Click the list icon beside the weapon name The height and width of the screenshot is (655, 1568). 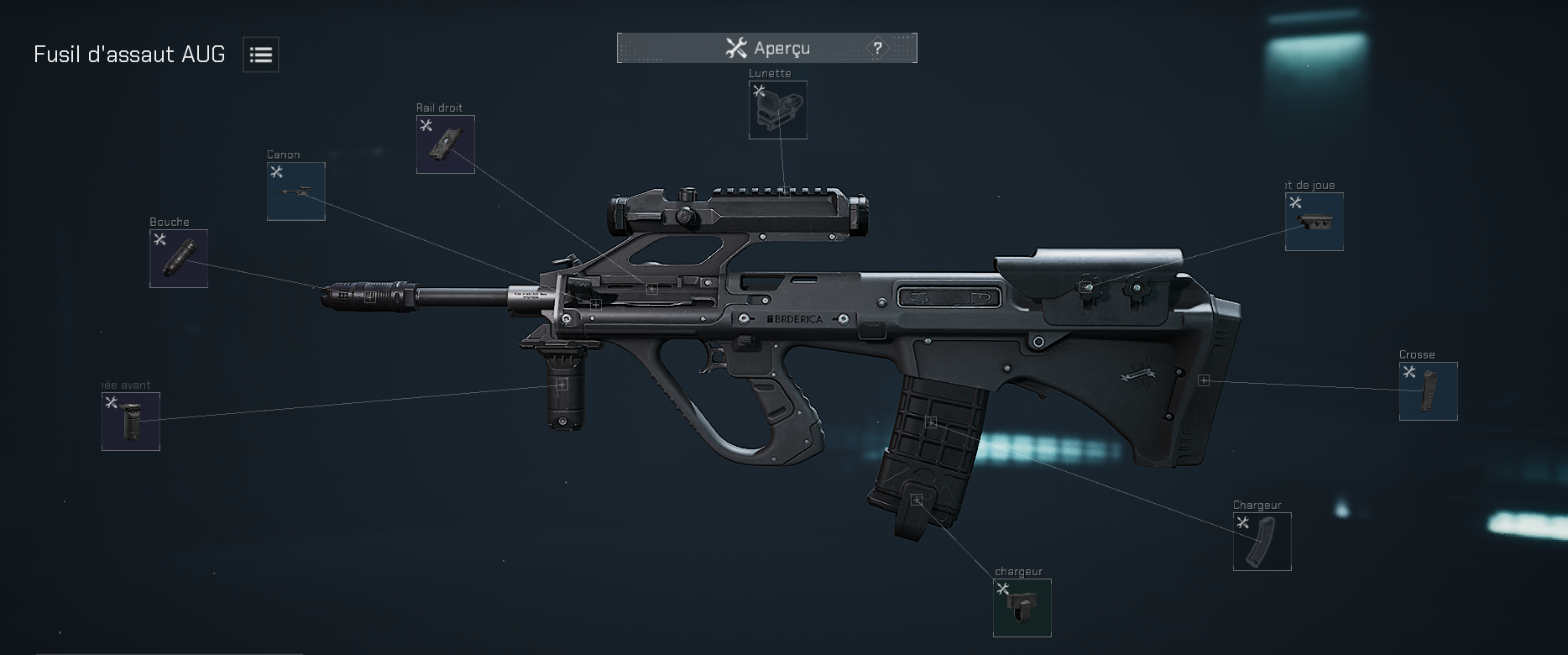[x=261, y=54]
